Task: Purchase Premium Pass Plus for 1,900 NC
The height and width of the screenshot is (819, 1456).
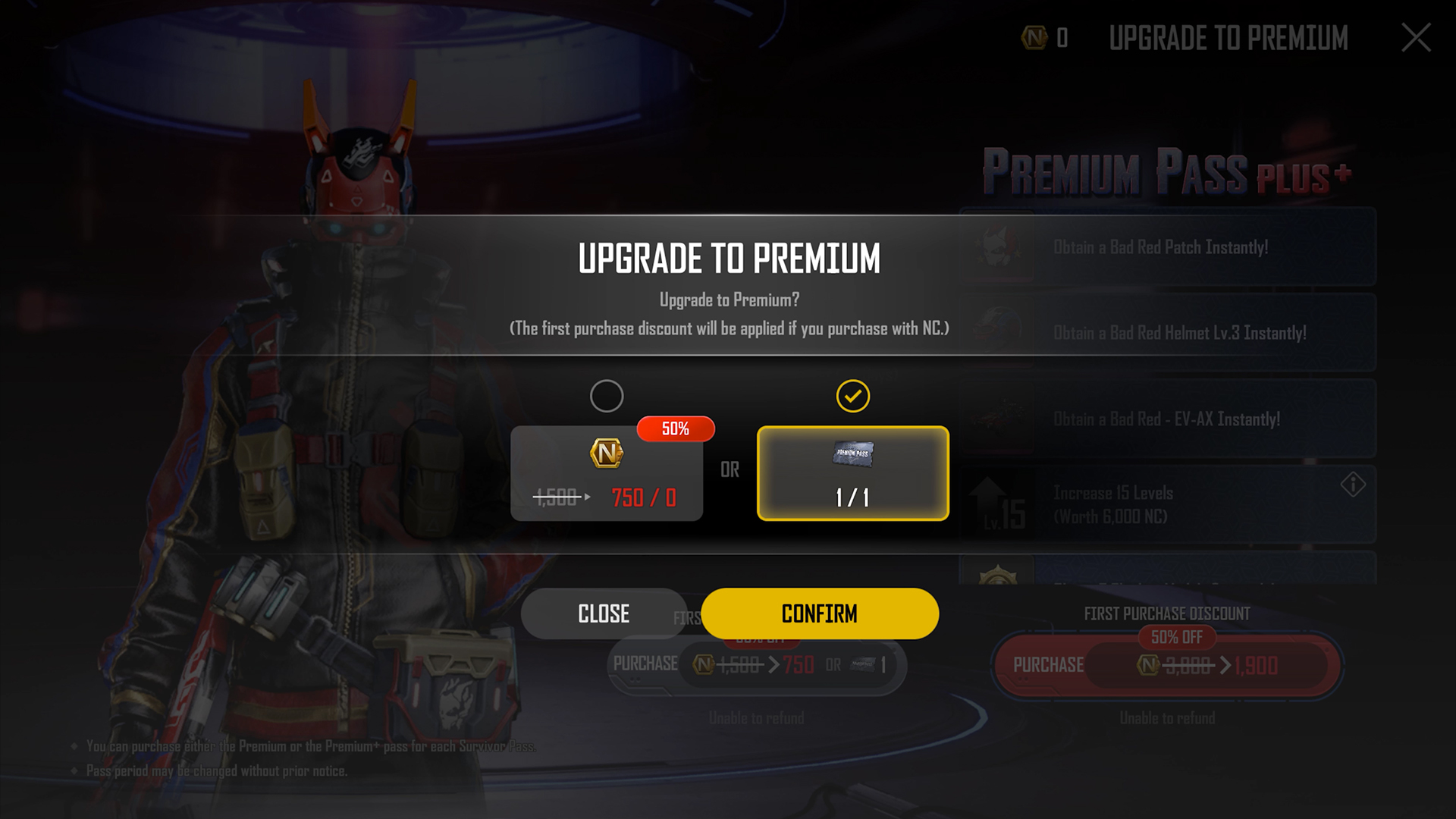Action: [x=1167, y=665]
